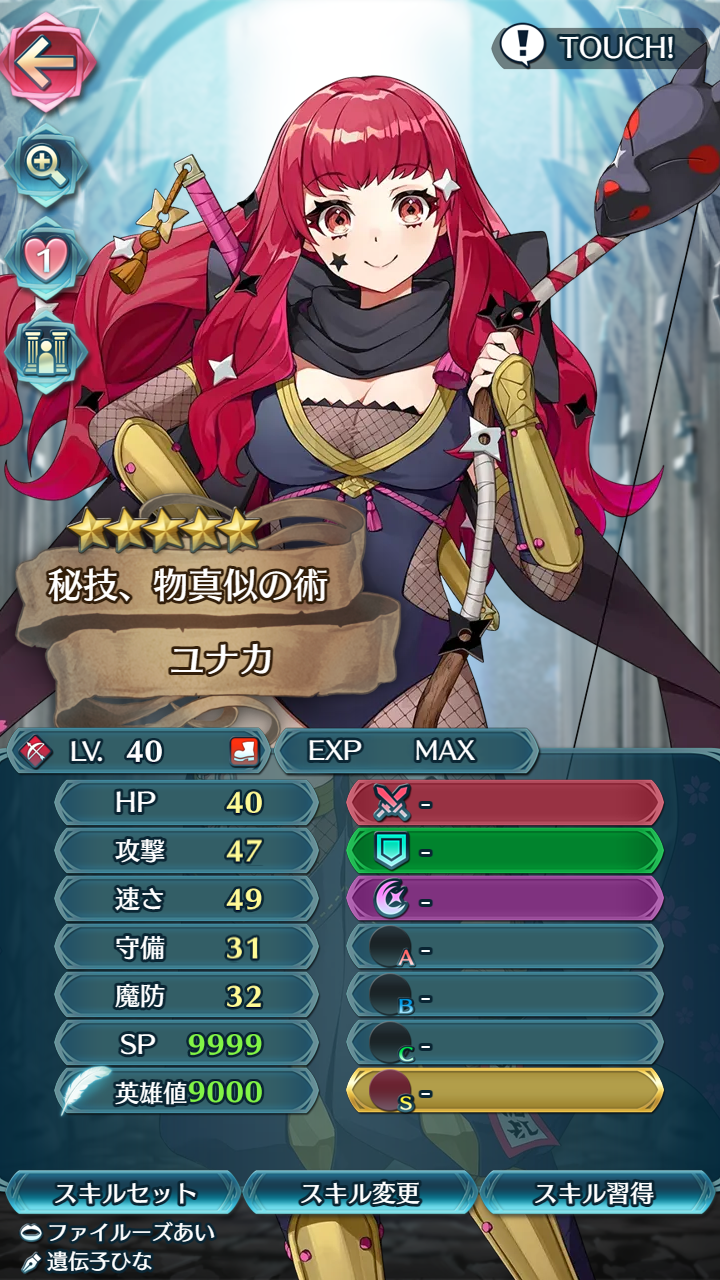Choose the empty A passive skill slot
This screenshot has width=720, height=1280.
point(505,947)
